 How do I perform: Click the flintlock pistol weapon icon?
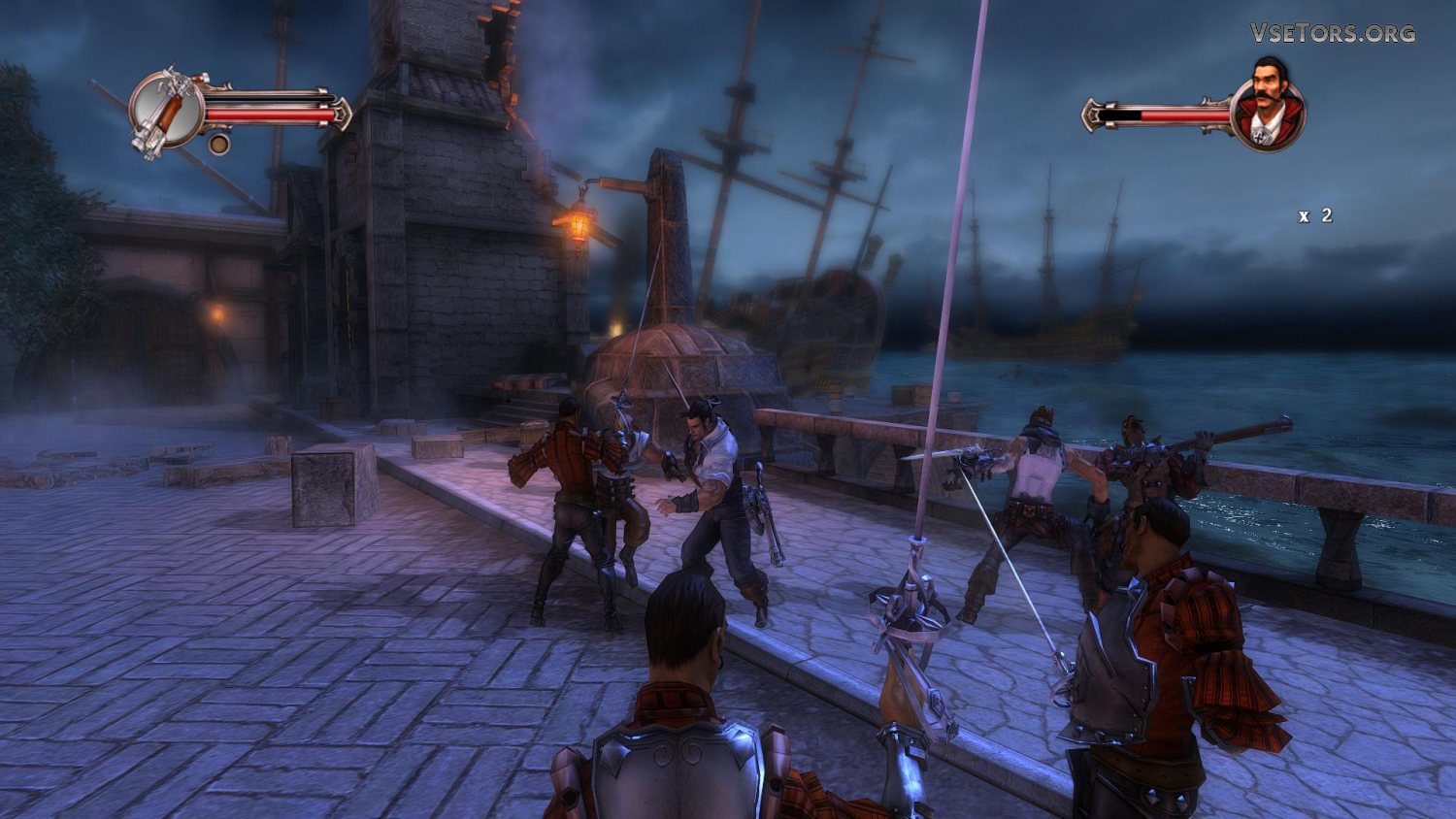pyautogui.click(x=165, y=110)
